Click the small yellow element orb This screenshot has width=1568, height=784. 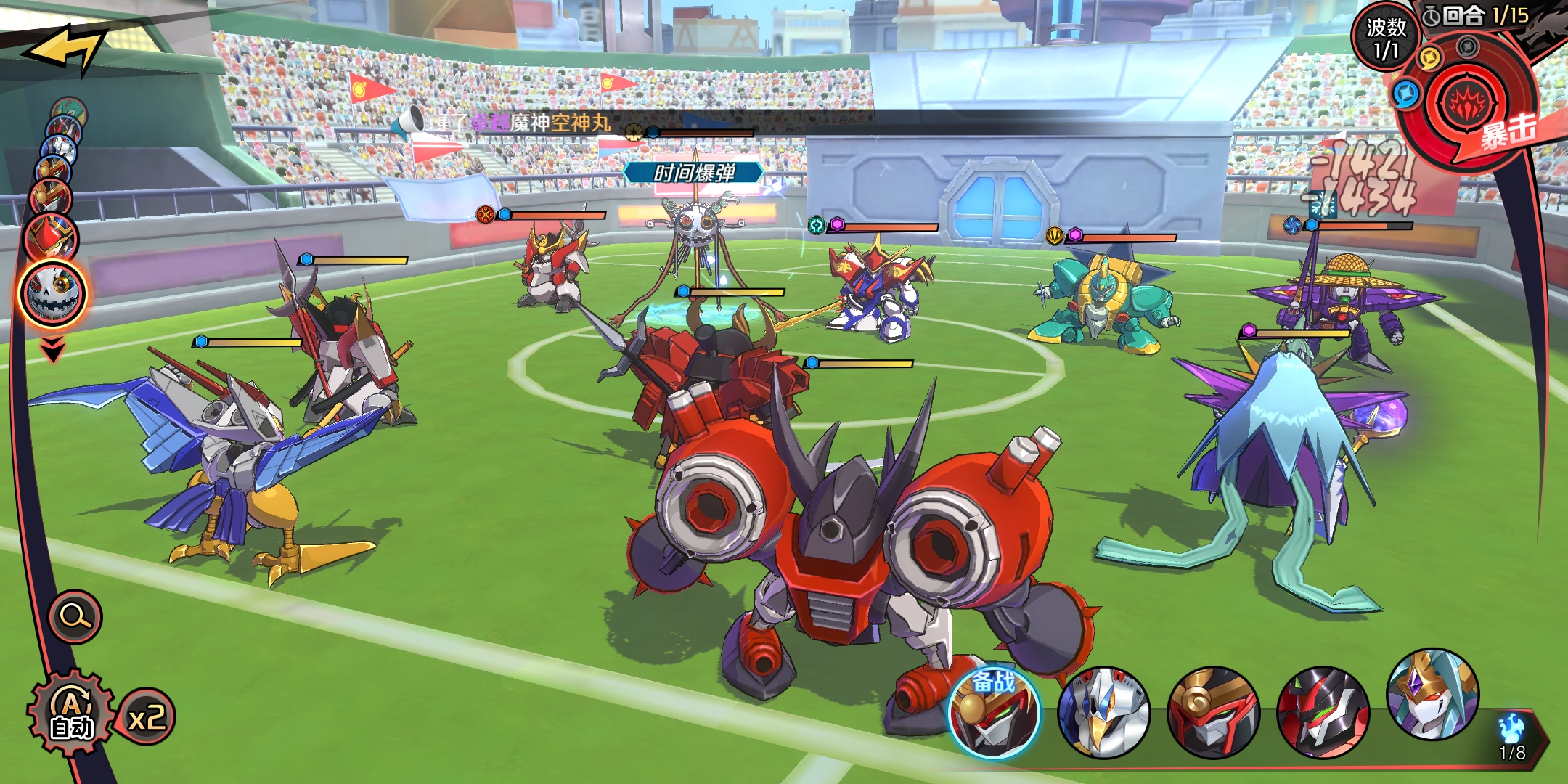point(1429,58)
